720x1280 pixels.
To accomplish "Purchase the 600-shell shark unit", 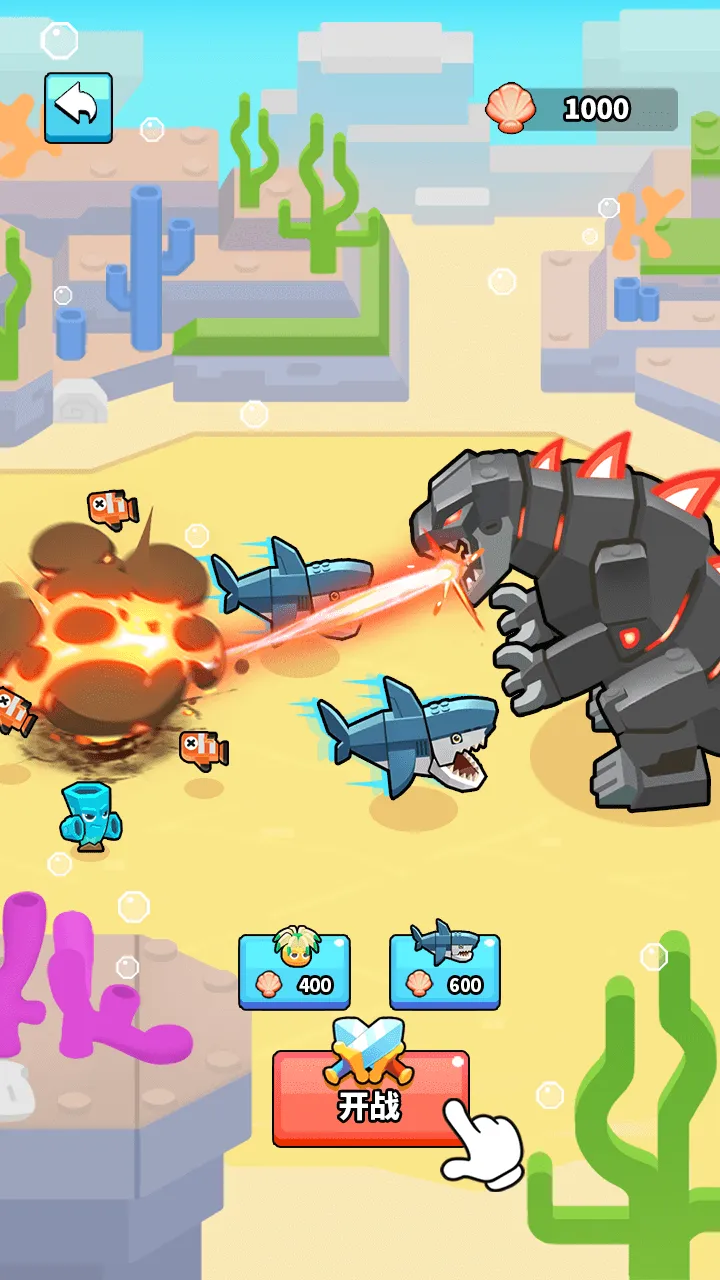I will [x=444, y=971].
